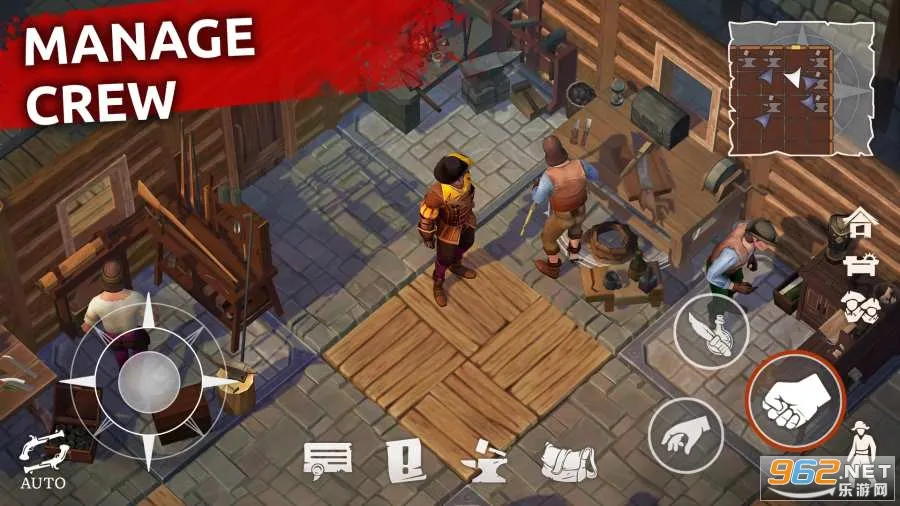Screen dimensions: 900x506
Task: Open the workbench with gear icon
Action: (858, 264)
